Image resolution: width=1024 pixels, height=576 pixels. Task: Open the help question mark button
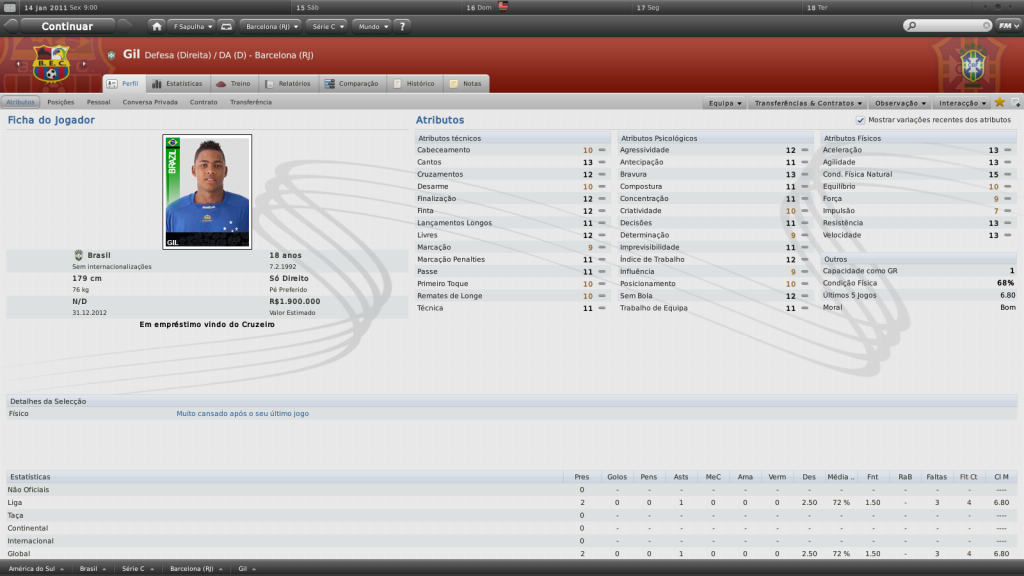coord(402,26)
